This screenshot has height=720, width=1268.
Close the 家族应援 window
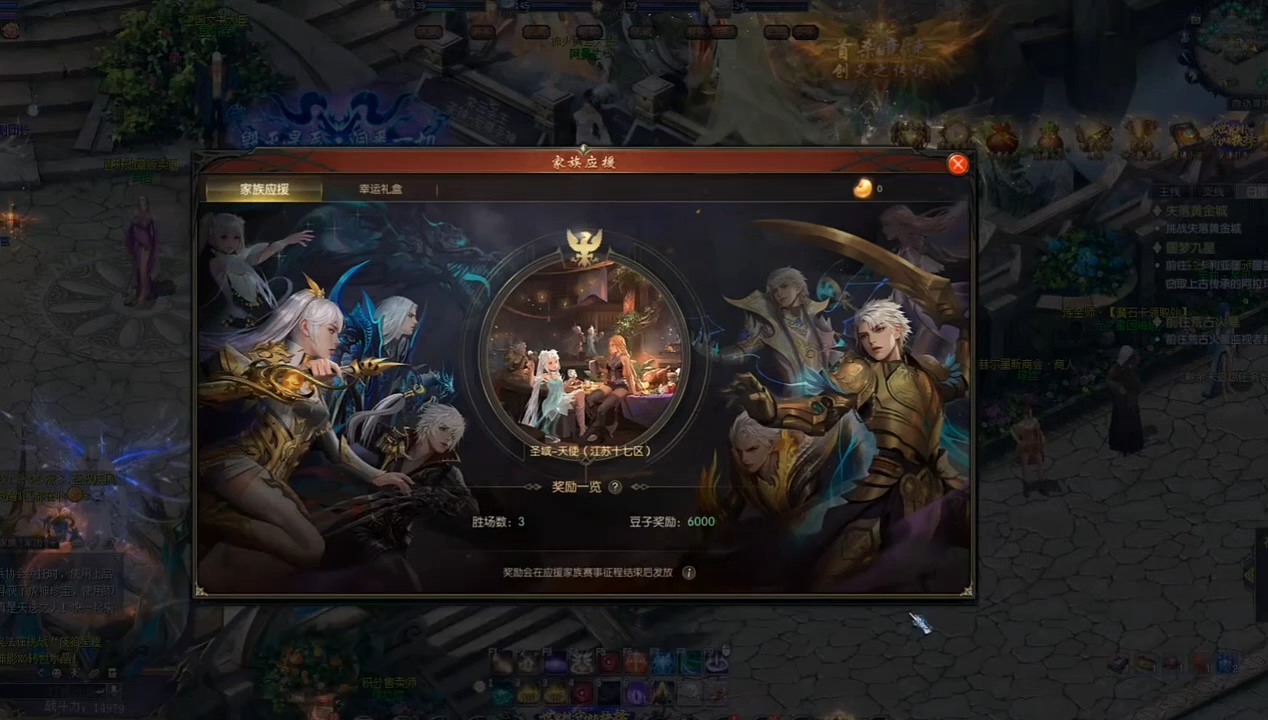coord(958,164)
